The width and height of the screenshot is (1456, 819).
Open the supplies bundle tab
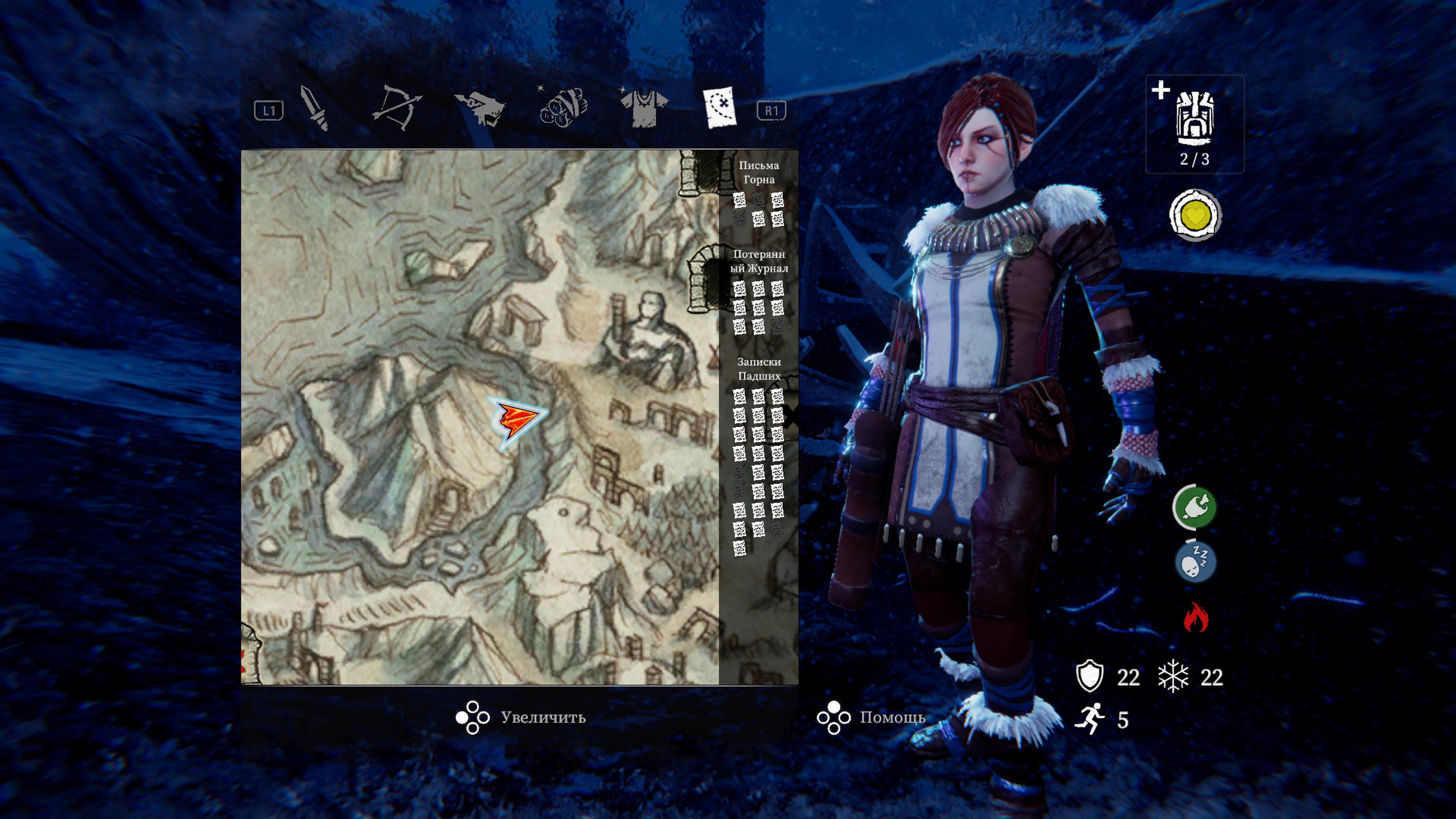click(x=563, y=107)
